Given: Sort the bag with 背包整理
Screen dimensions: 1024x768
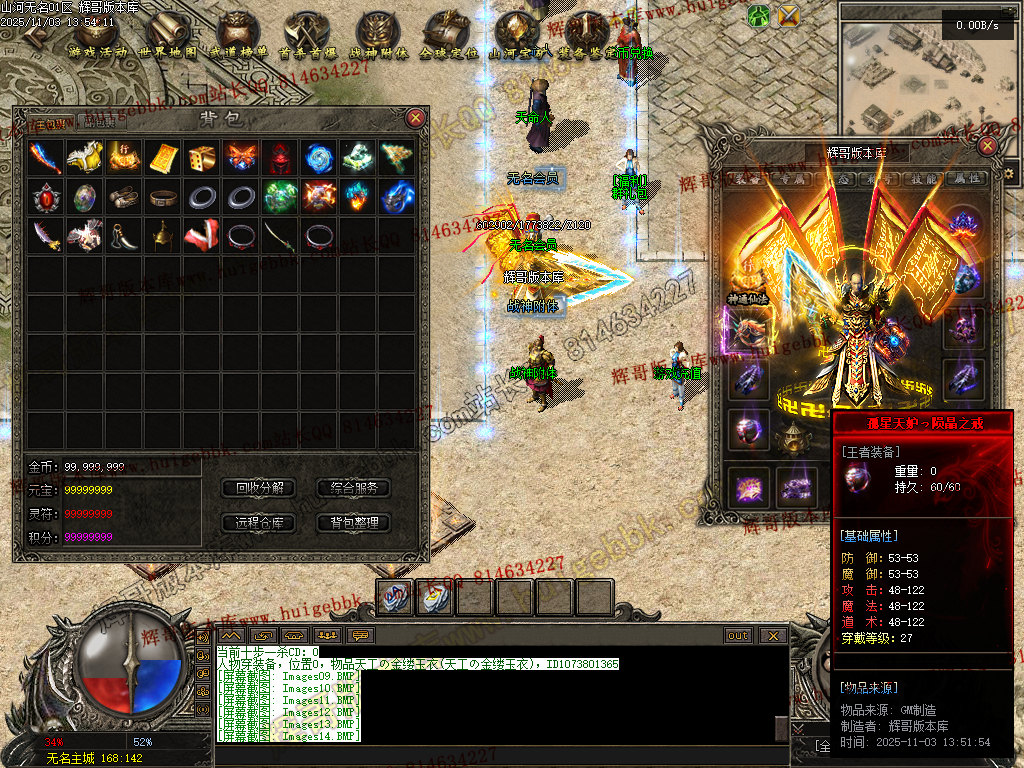Looking at the screenshot, I should pos(353,522).
